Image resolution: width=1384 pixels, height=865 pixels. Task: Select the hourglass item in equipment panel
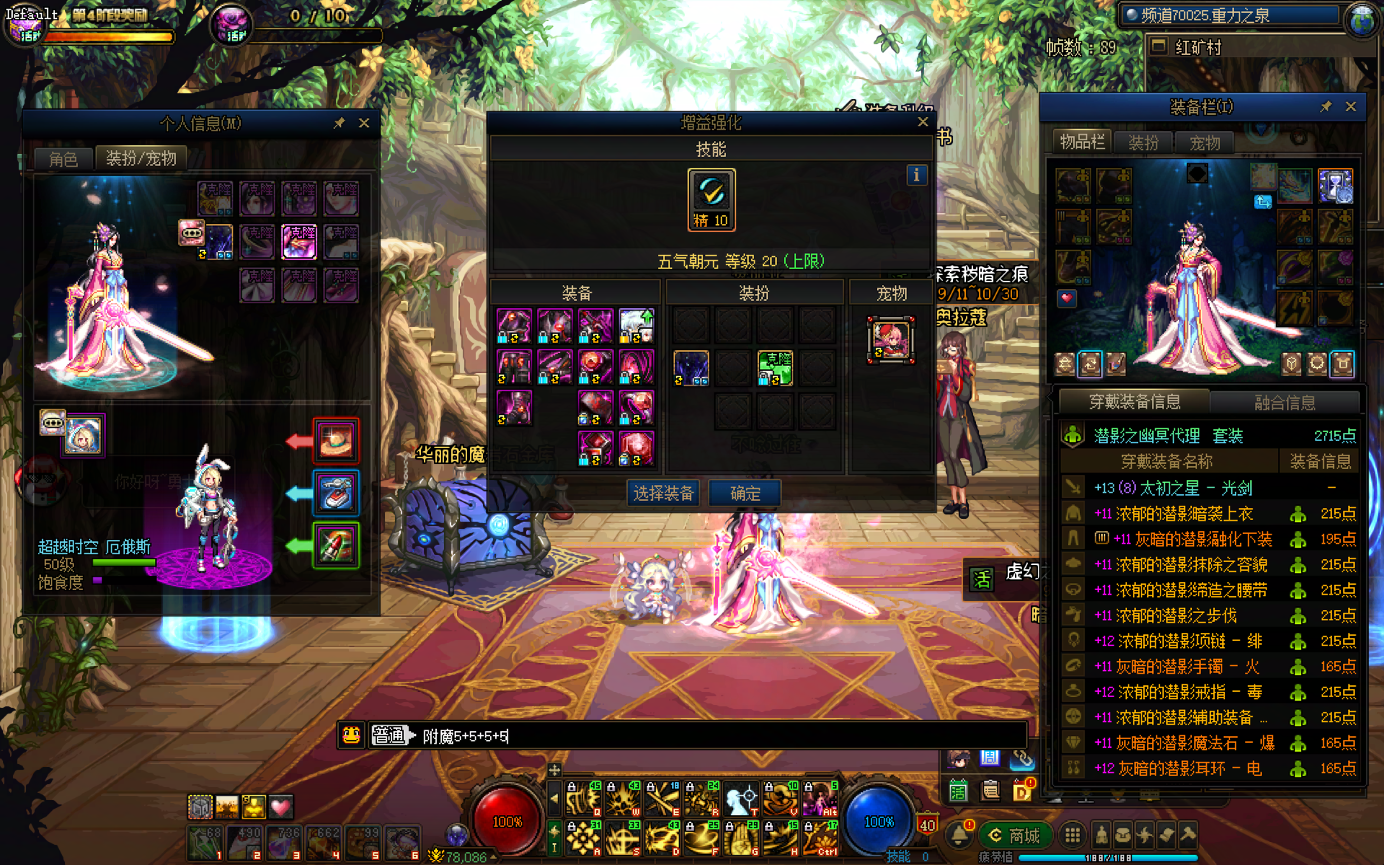pyautogui.click(x=1335, y=186)
